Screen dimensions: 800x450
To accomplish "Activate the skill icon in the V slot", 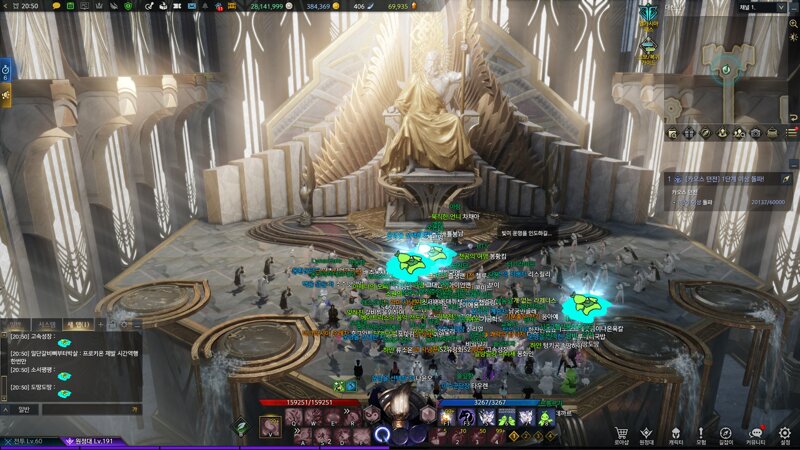I will tap(270, 428).
